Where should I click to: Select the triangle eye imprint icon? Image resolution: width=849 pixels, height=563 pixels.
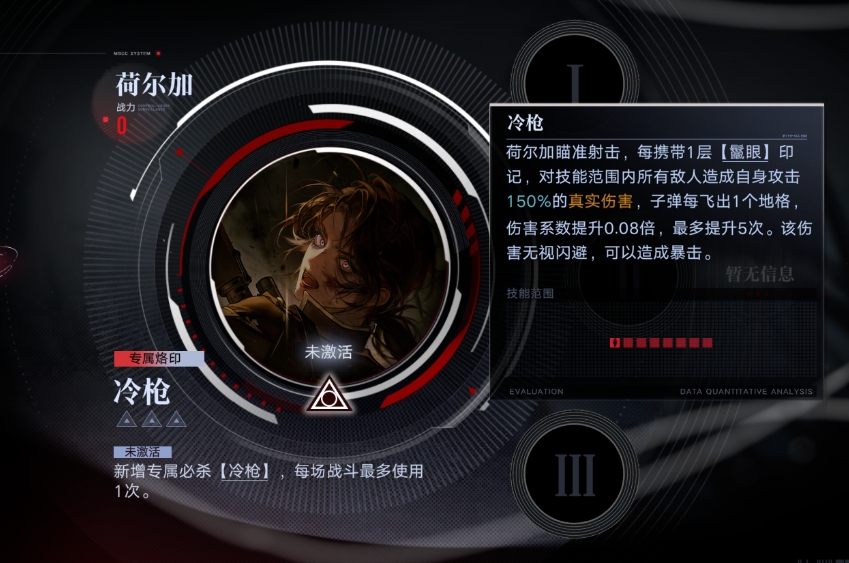coord(325,396)
